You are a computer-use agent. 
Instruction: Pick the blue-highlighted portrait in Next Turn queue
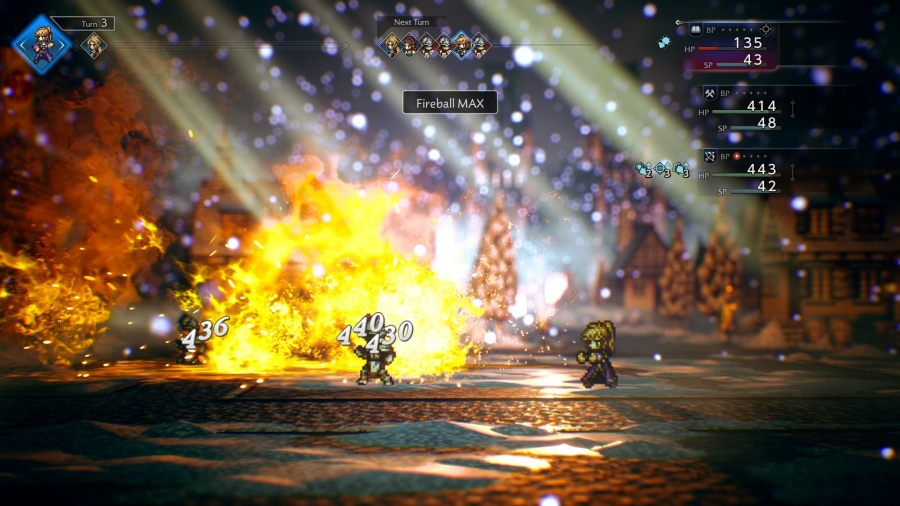pyautogui.click(x=462, y=44)
